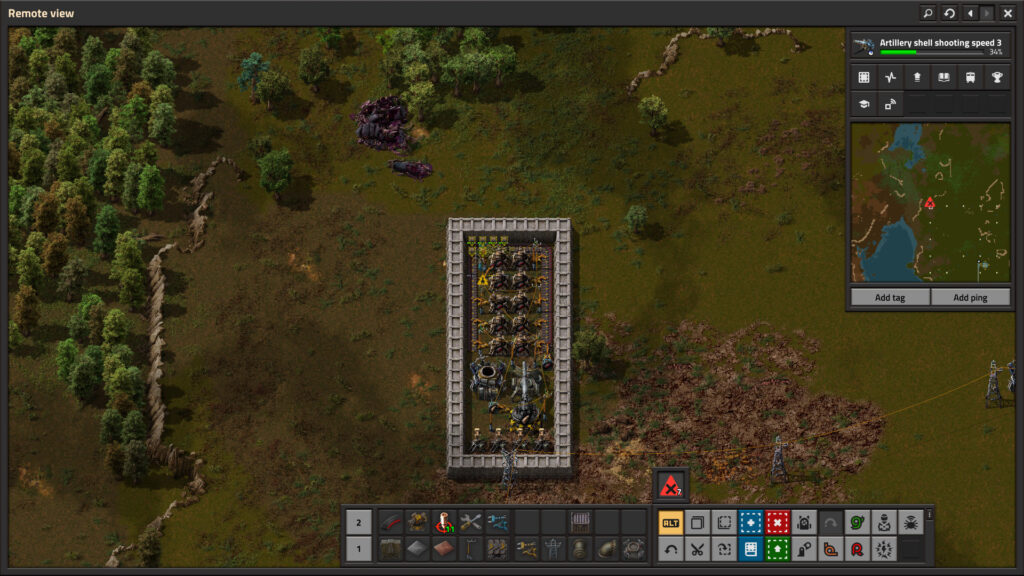Activate the green upgrade planner
Viewport: 1024px width, 576px height.
[777, 548]
